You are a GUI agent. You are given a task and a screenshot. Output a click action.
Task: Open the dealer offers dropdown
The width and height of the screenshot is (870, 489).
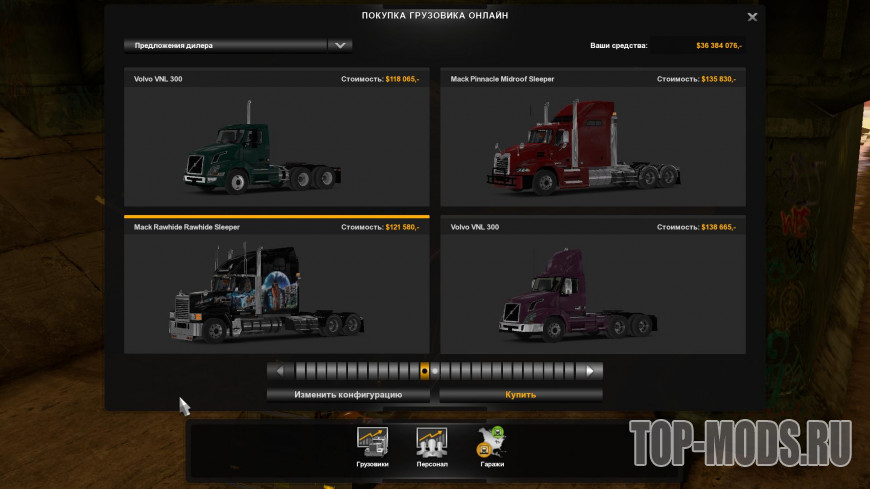[340, 45]
